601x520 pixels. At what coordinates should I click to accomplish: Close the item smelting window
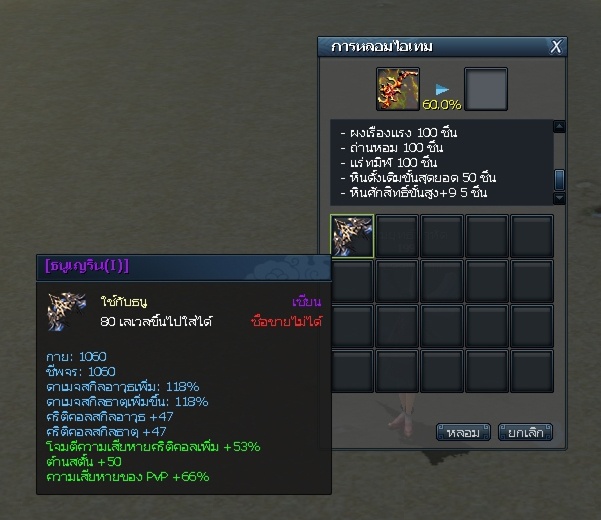557,46
